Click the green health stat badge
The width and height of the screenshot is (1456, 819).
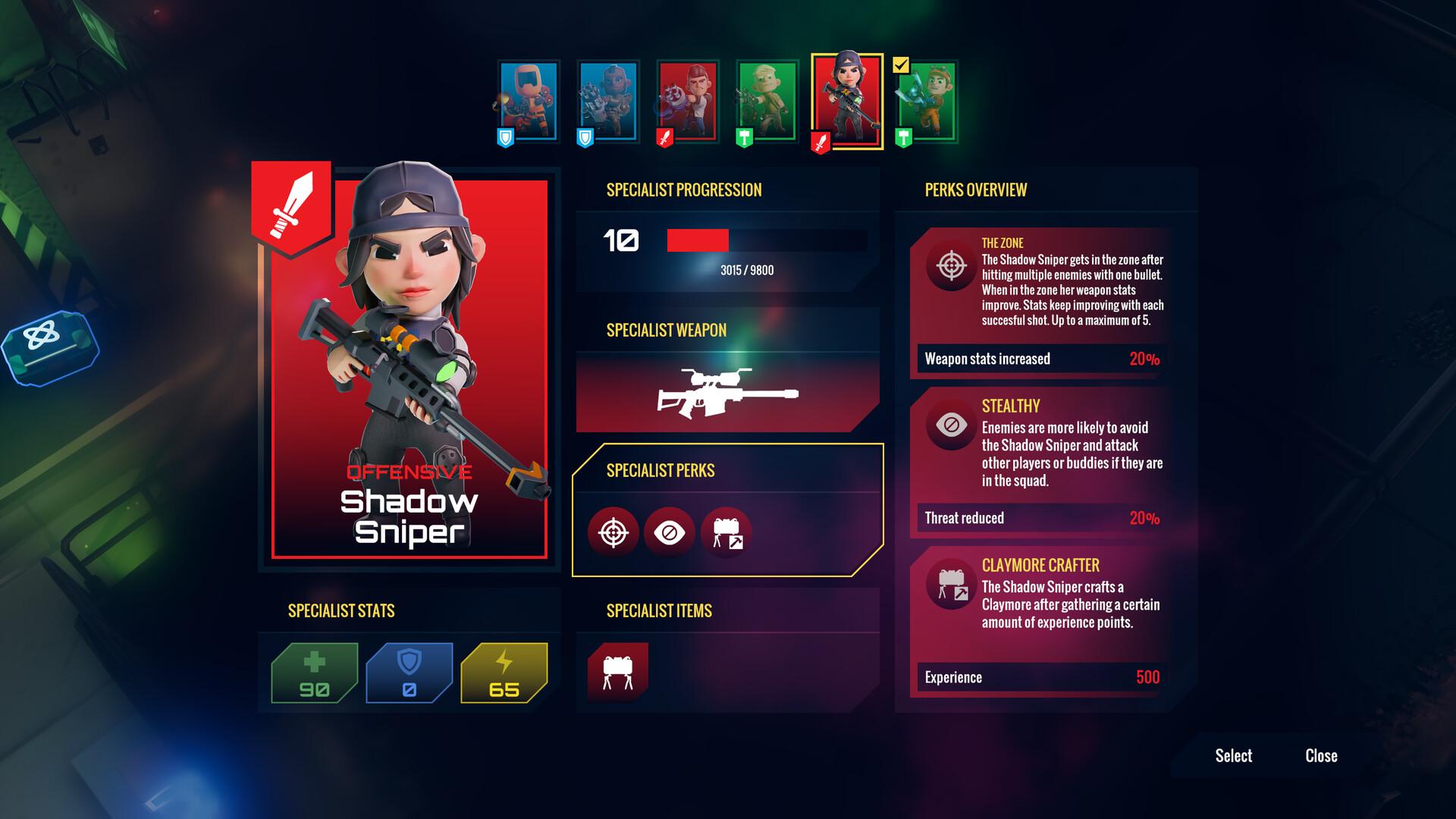[314, 673]
